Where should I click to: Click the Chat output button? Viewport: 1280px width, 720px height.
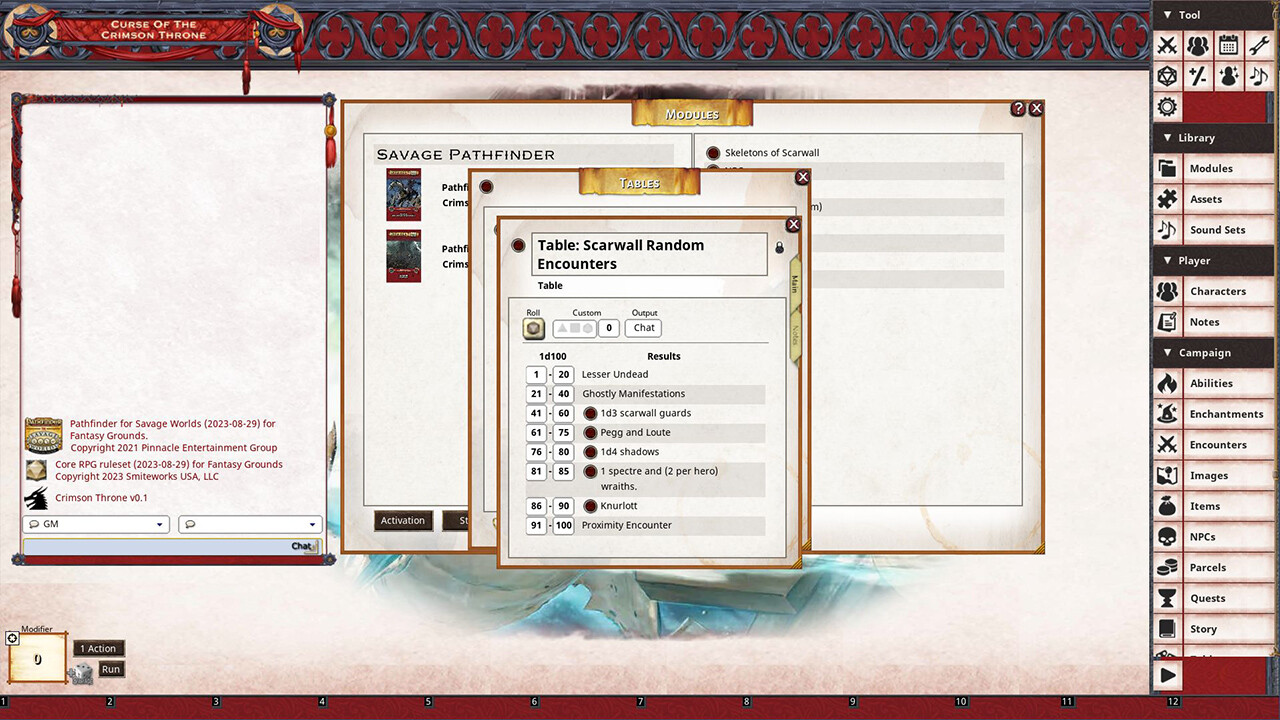coord(643,328)
